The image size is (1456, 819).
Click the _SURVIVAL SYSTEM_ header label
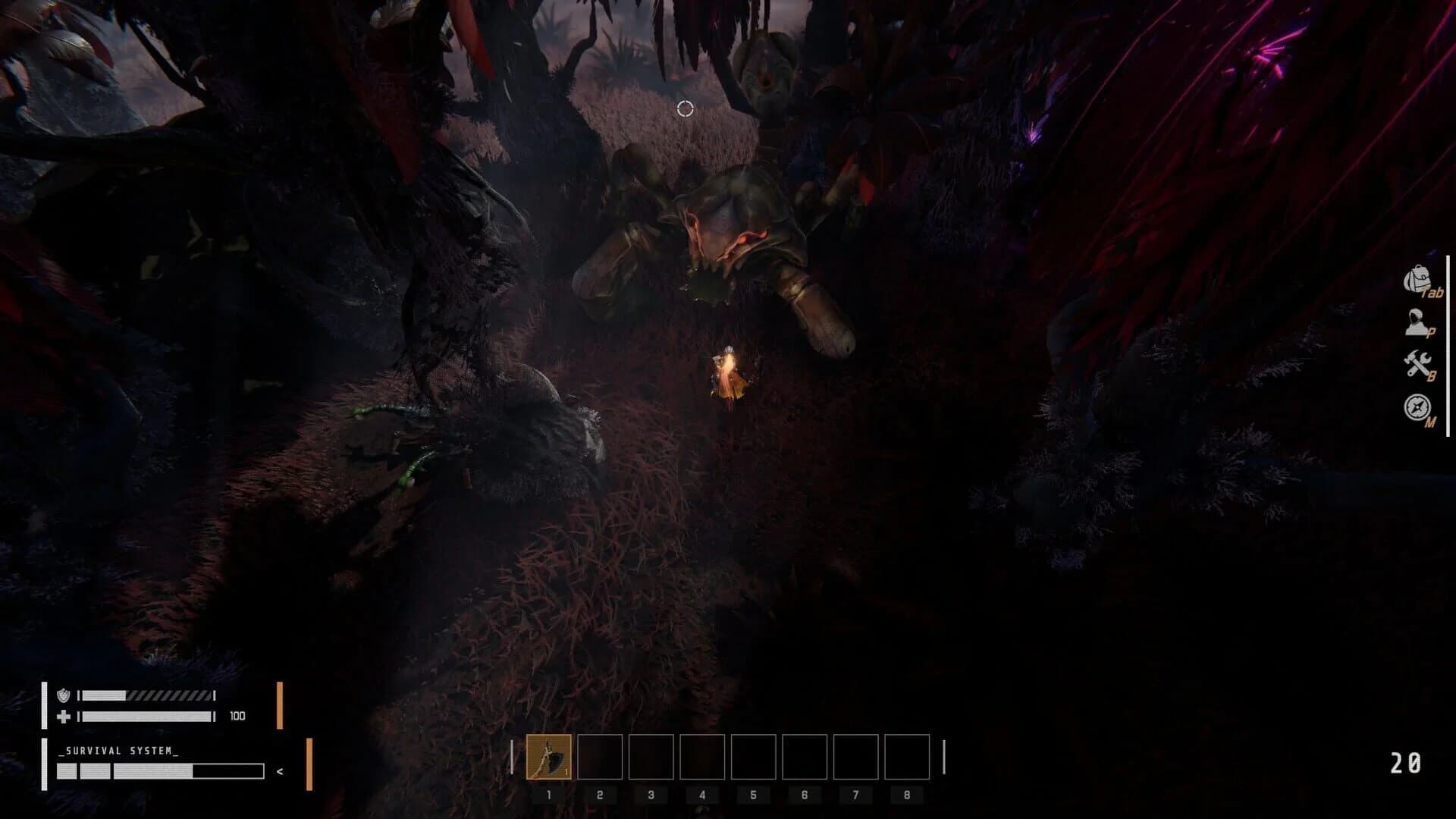tap(118, 751)
